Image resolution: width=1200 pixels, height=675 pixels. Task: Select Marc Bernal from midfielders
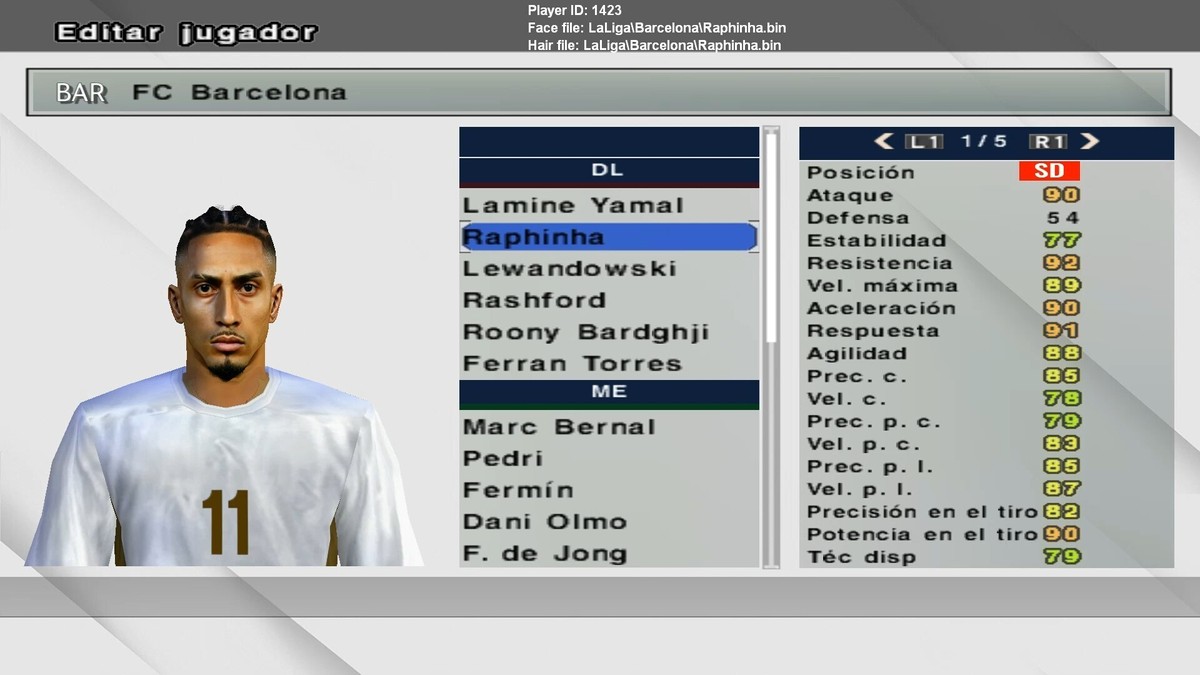click(x=559, y=427)
